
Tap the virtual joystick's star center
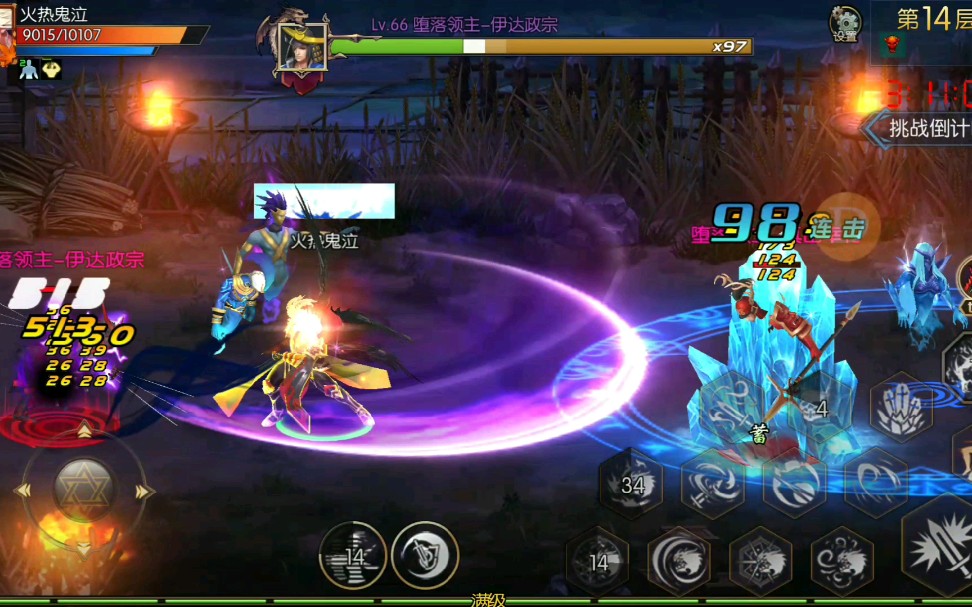pyautogui.click(x=84, y=490)
